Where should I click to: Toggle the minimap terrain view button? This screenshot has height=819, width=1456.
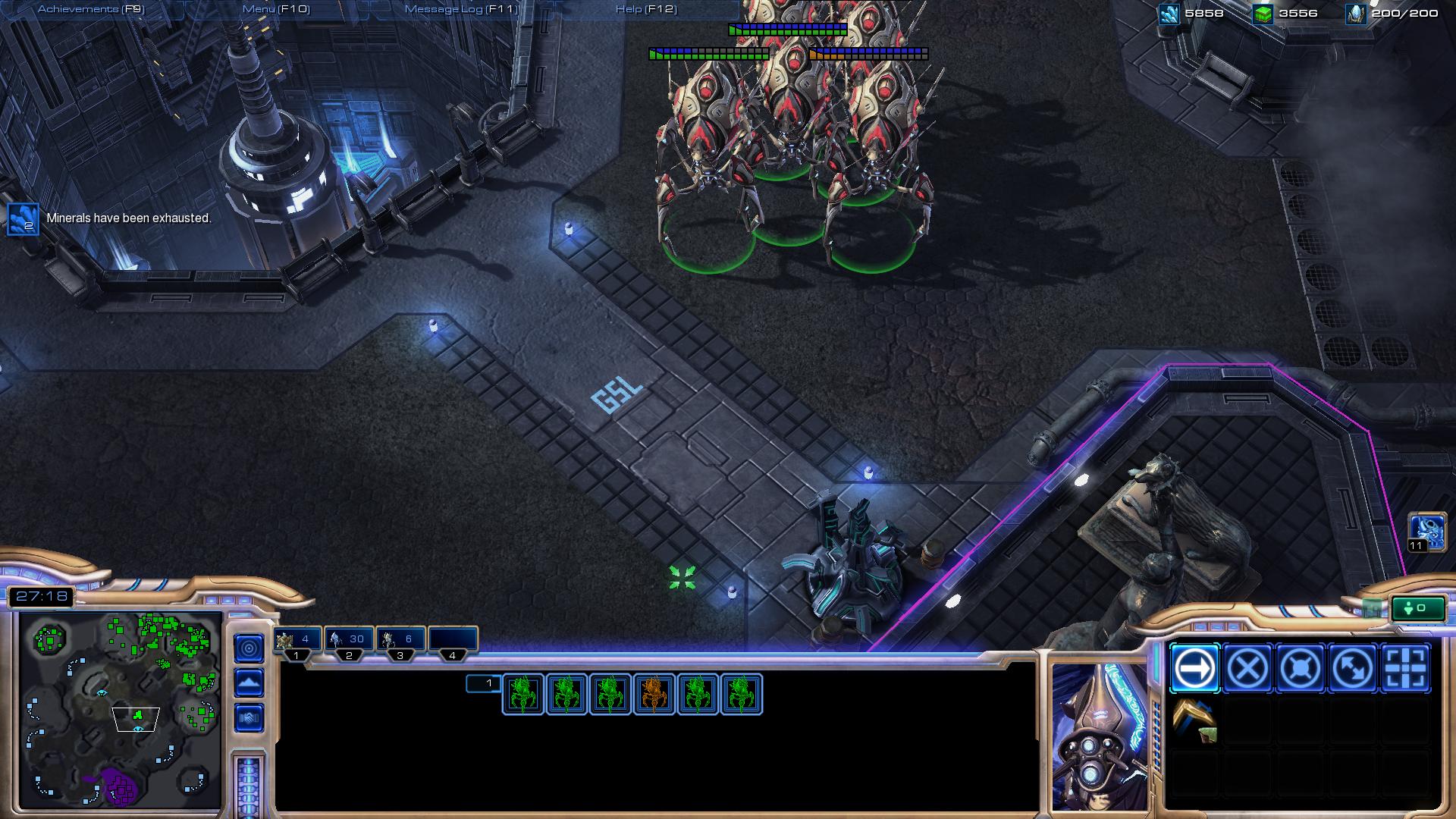[x=249, y=682]
